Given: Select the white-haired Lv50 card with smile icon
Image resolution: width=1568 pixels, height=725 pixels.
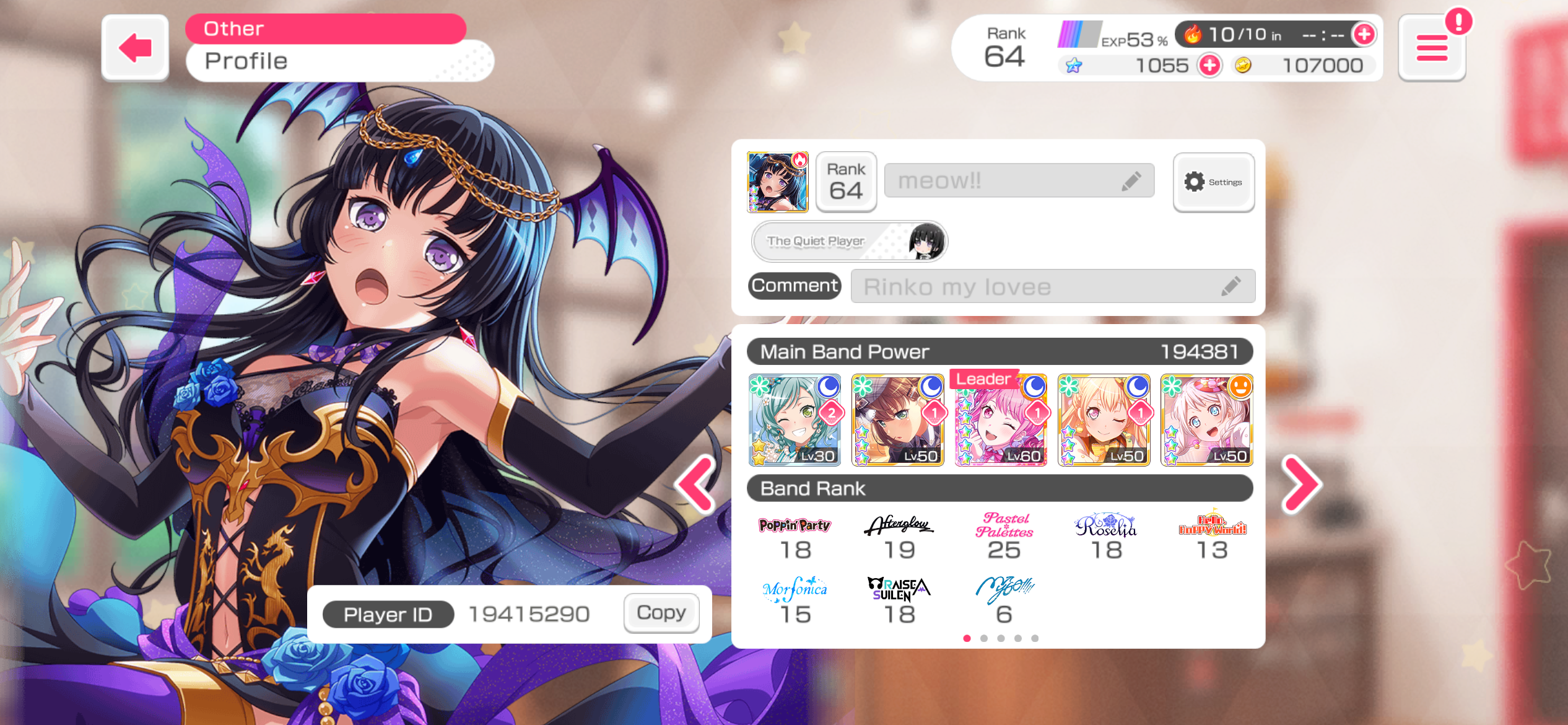Looking at the screenshot, I should [1206, 420].
